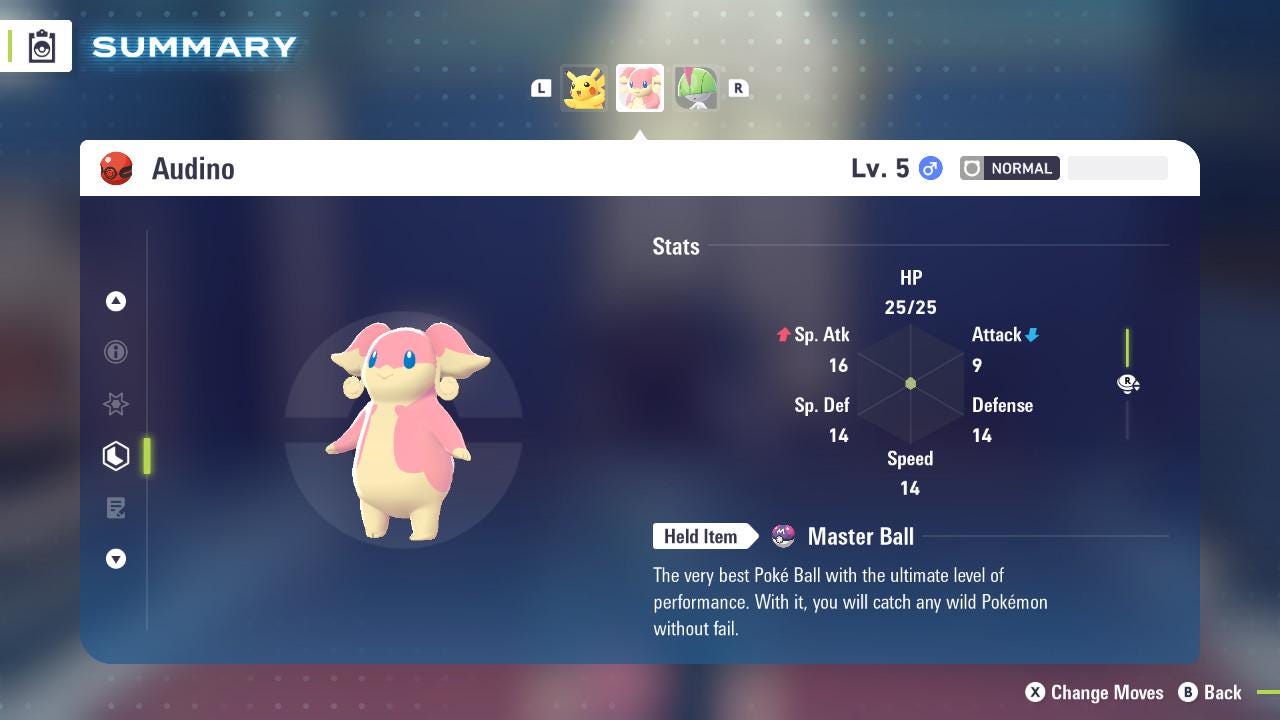1280x720 pixels.
Task: Switch to Ralts's summary tab
Action: [696, 88]
